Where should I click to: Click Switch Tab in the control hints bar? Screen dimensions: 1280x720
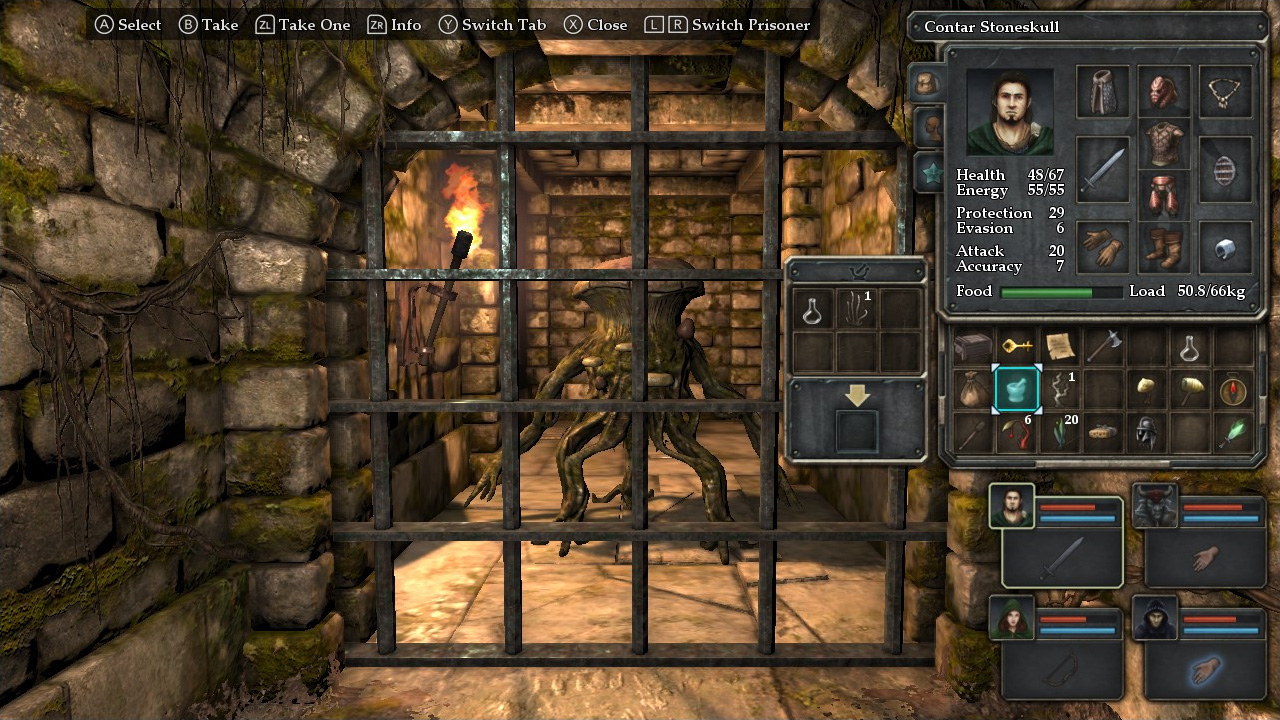(492, 25)
